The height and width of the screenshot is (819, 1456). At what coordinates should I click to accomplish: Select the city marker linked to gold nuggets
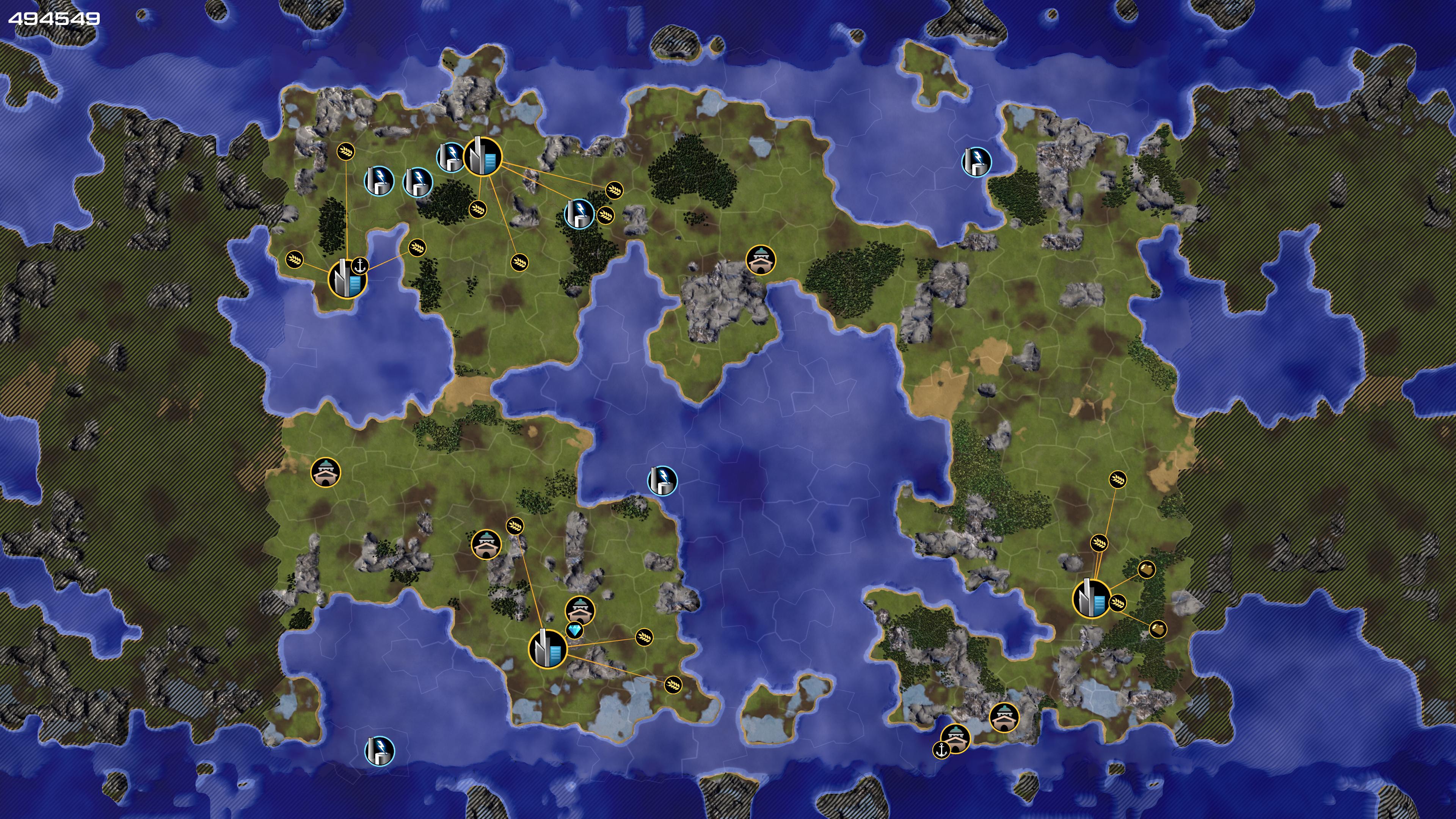click(1091, 599)
